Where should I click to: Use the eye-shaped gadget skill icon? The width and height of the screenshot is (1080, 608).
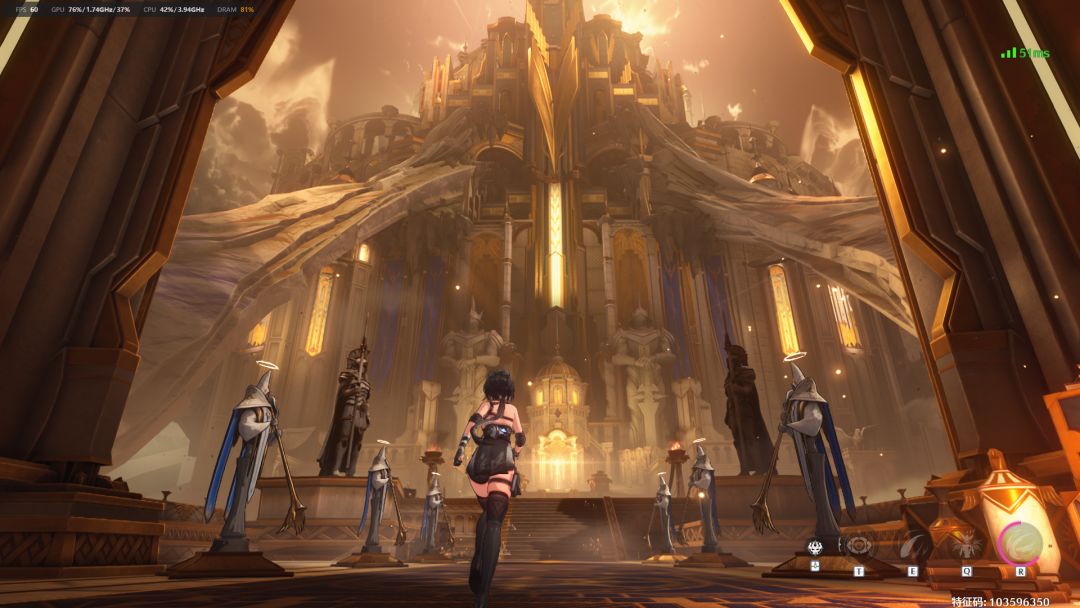[858, 545]
